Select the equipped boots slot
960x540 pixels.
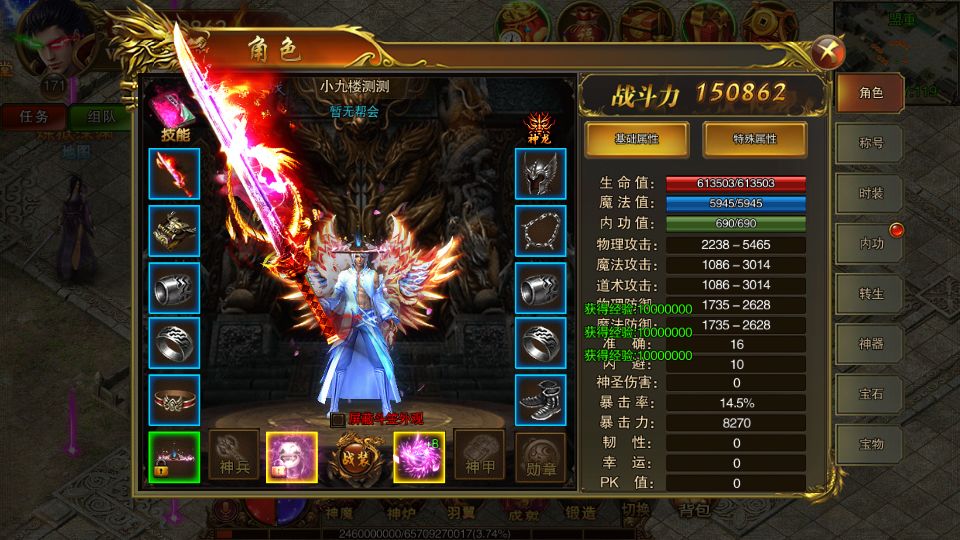541,400
